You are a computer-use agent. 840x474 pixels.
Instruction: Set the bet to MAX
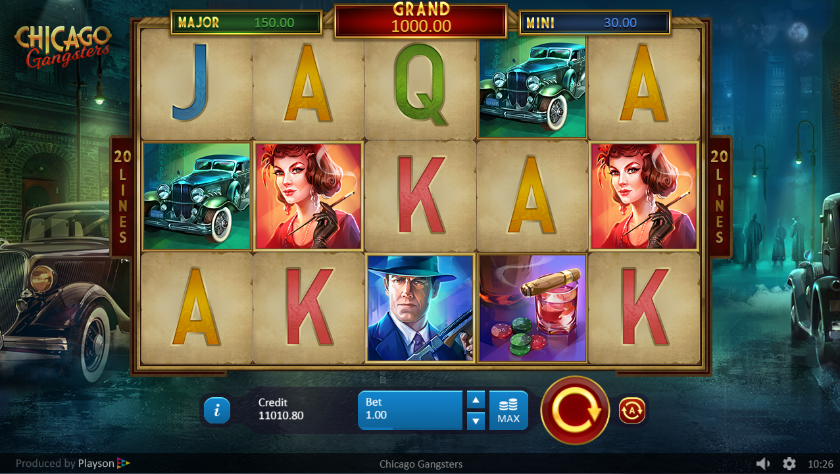[x=508, y=410]
